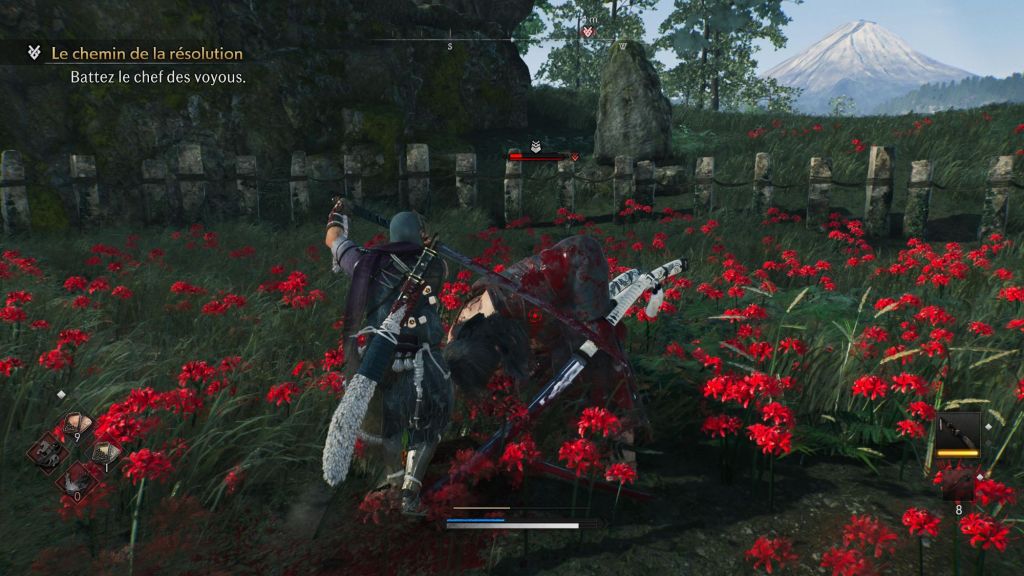Click the white enemy marker above the health bar
The width and height of the screenshot is (1024, 576).
[x=536, y=145]
